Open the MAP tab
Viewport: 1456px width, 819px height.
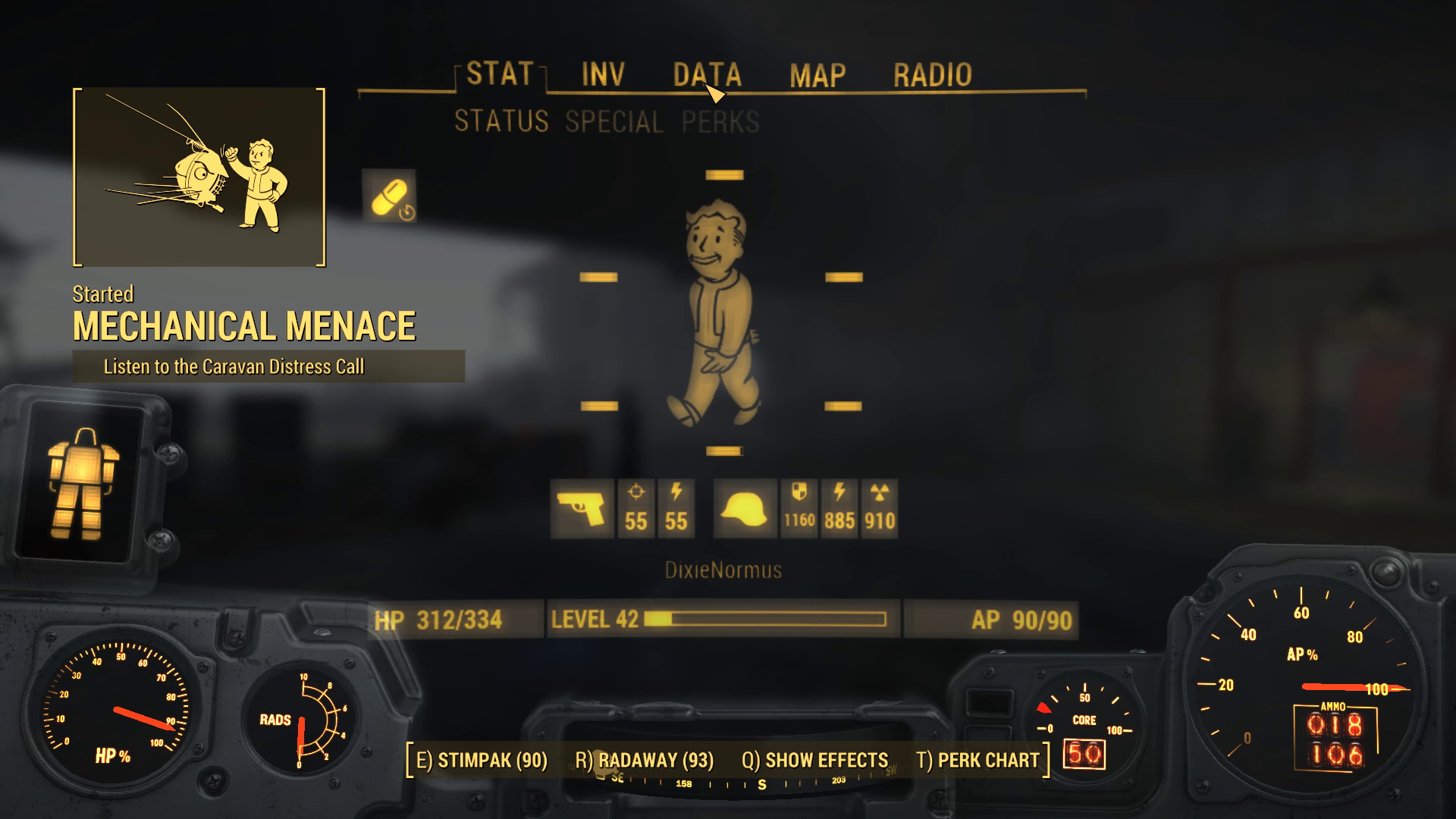[x=817, y=76]
